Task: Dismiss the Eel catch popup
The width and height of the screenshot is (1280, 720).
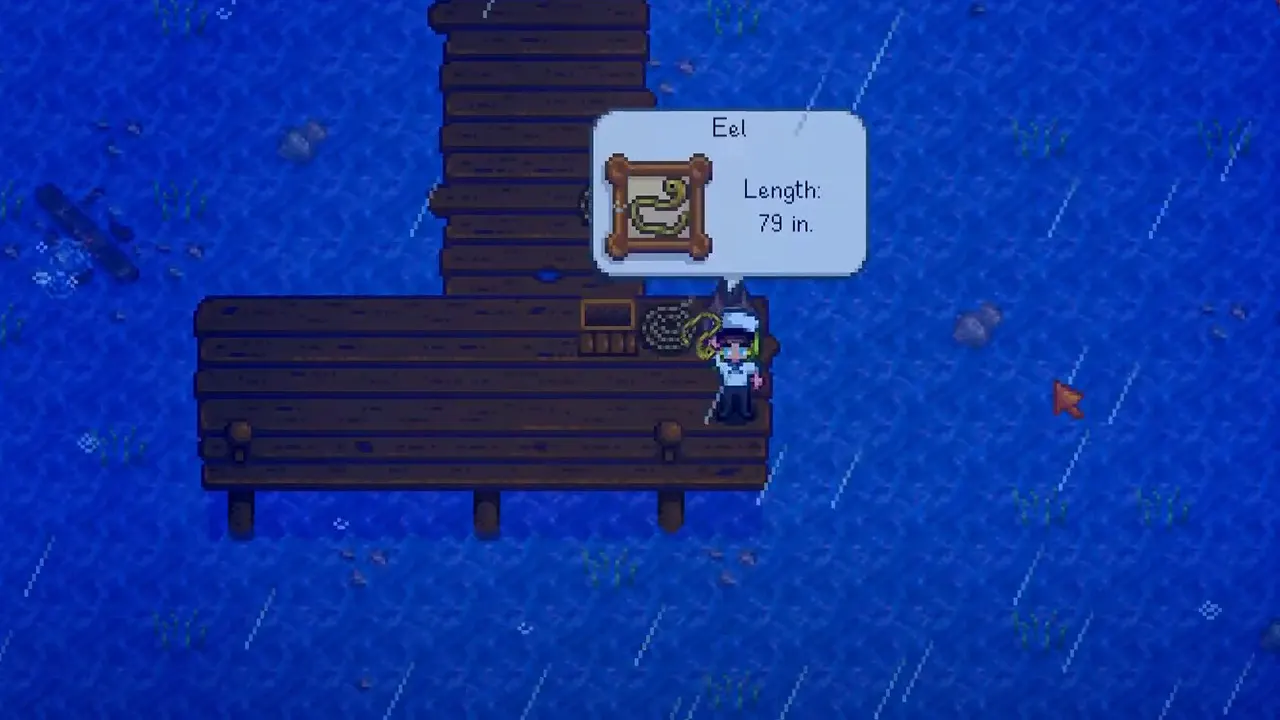Action: point(730,195)
